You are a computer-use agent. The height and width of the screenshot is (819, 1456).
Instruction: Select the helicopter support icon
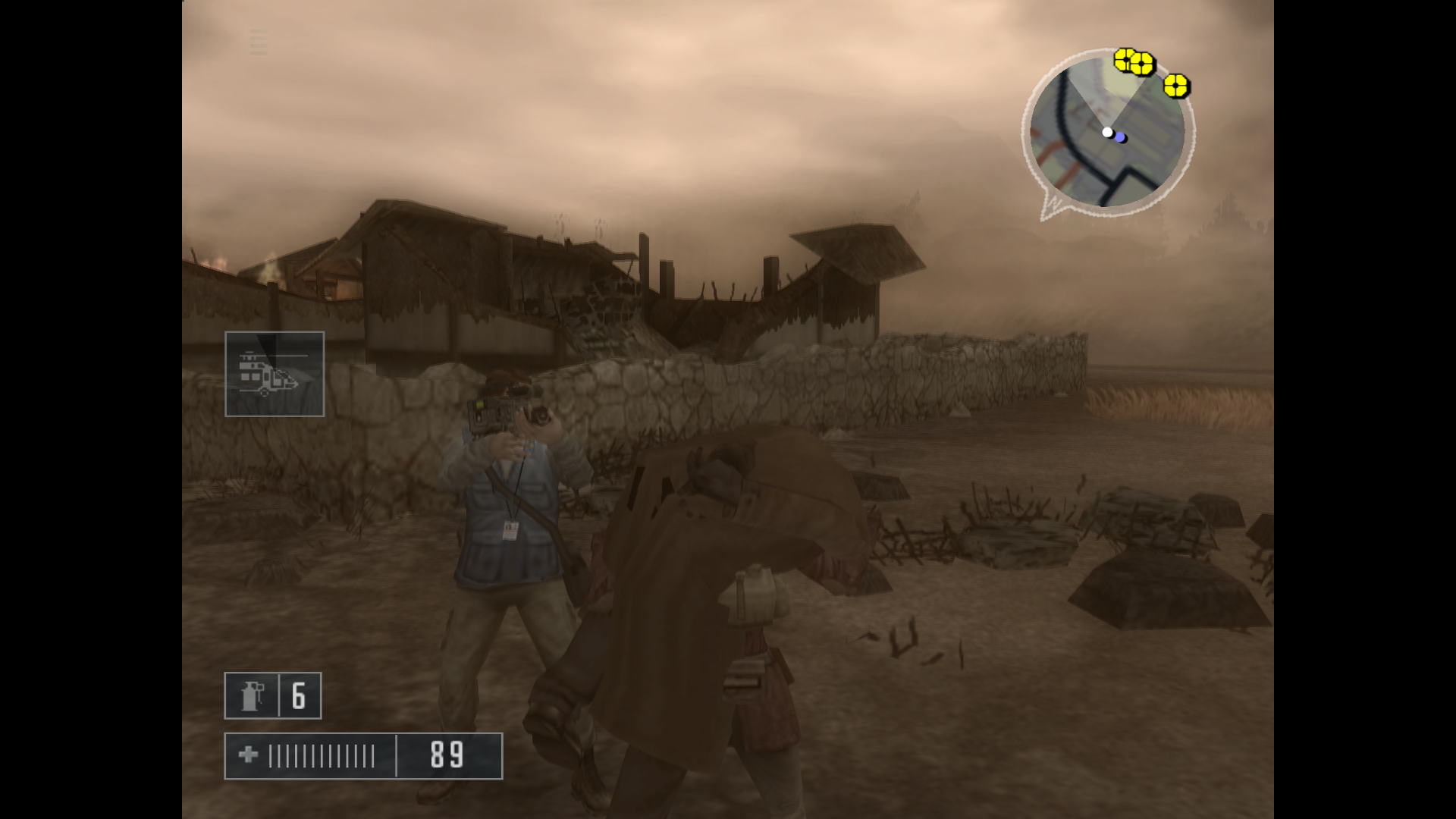point(274,374)
